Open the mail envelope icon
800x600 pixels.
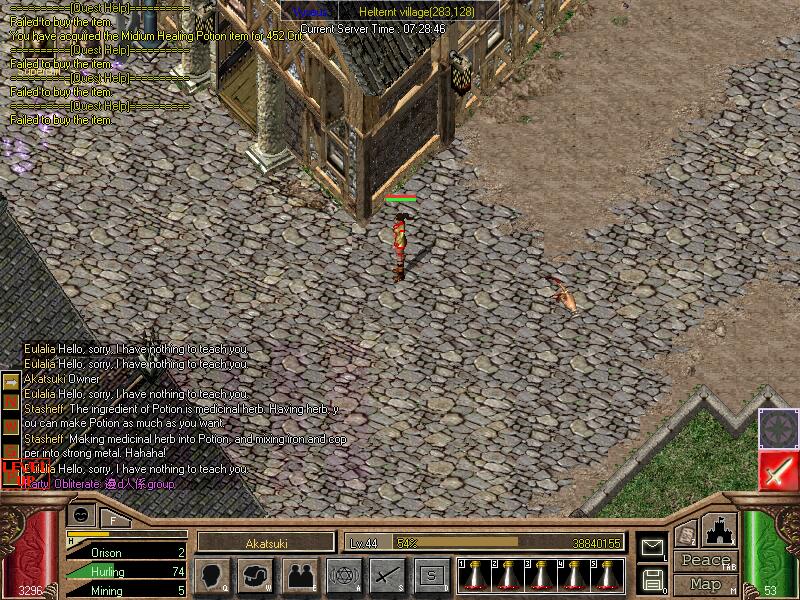[x=652, y=548]
